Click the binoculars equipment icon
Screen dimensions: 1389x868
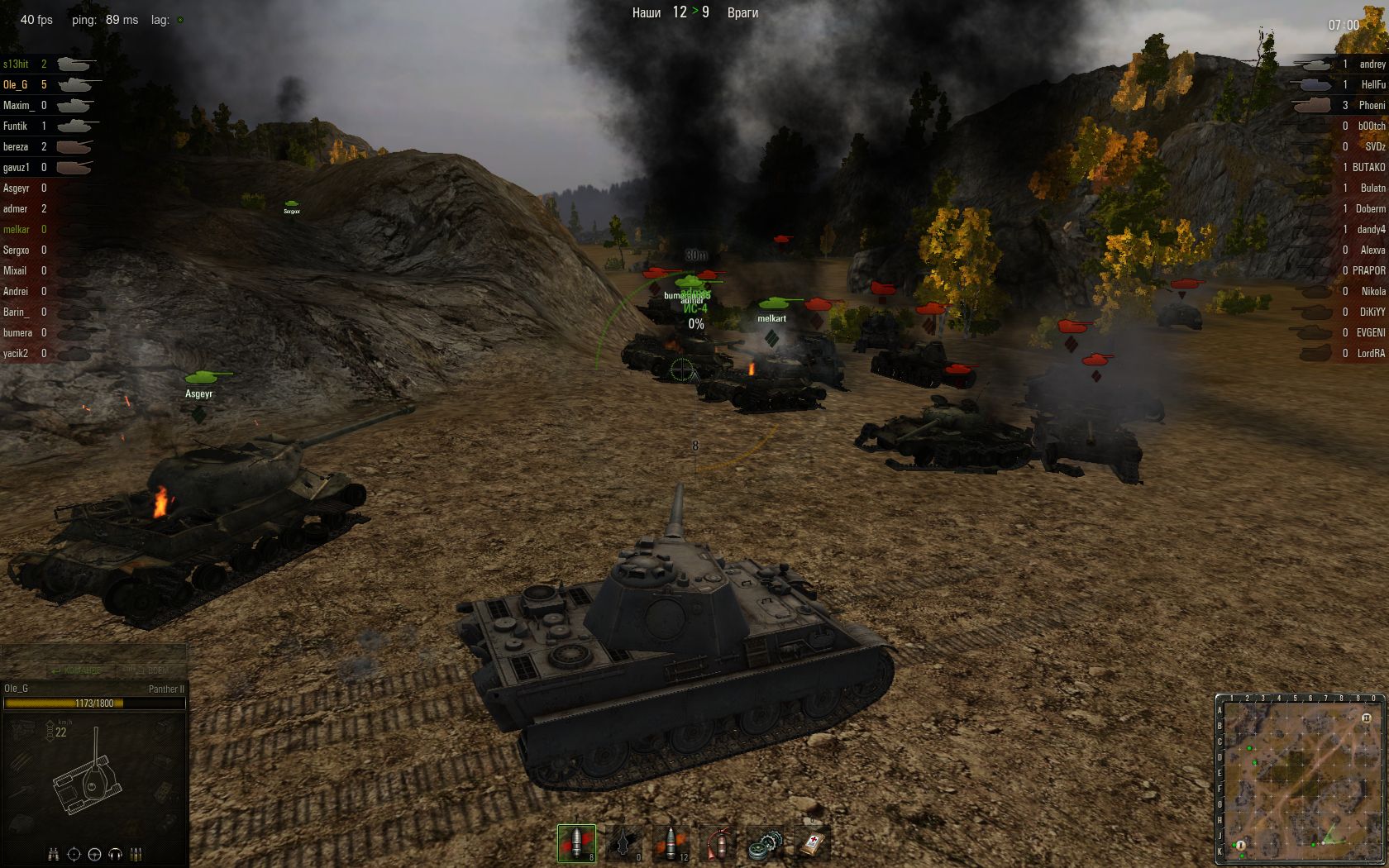pos(53,854)
